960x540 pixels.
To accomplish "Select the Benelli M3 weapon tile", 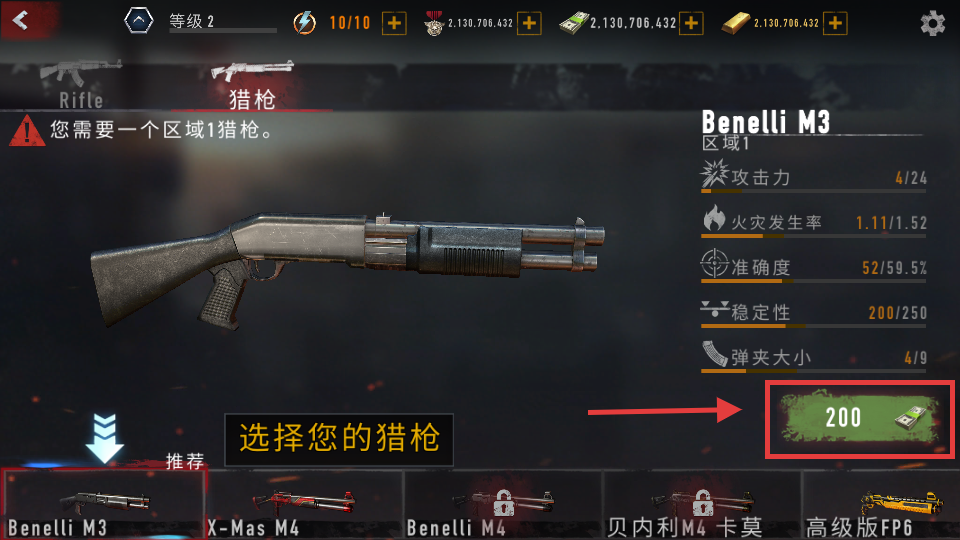I will click(x=103, y=505).
